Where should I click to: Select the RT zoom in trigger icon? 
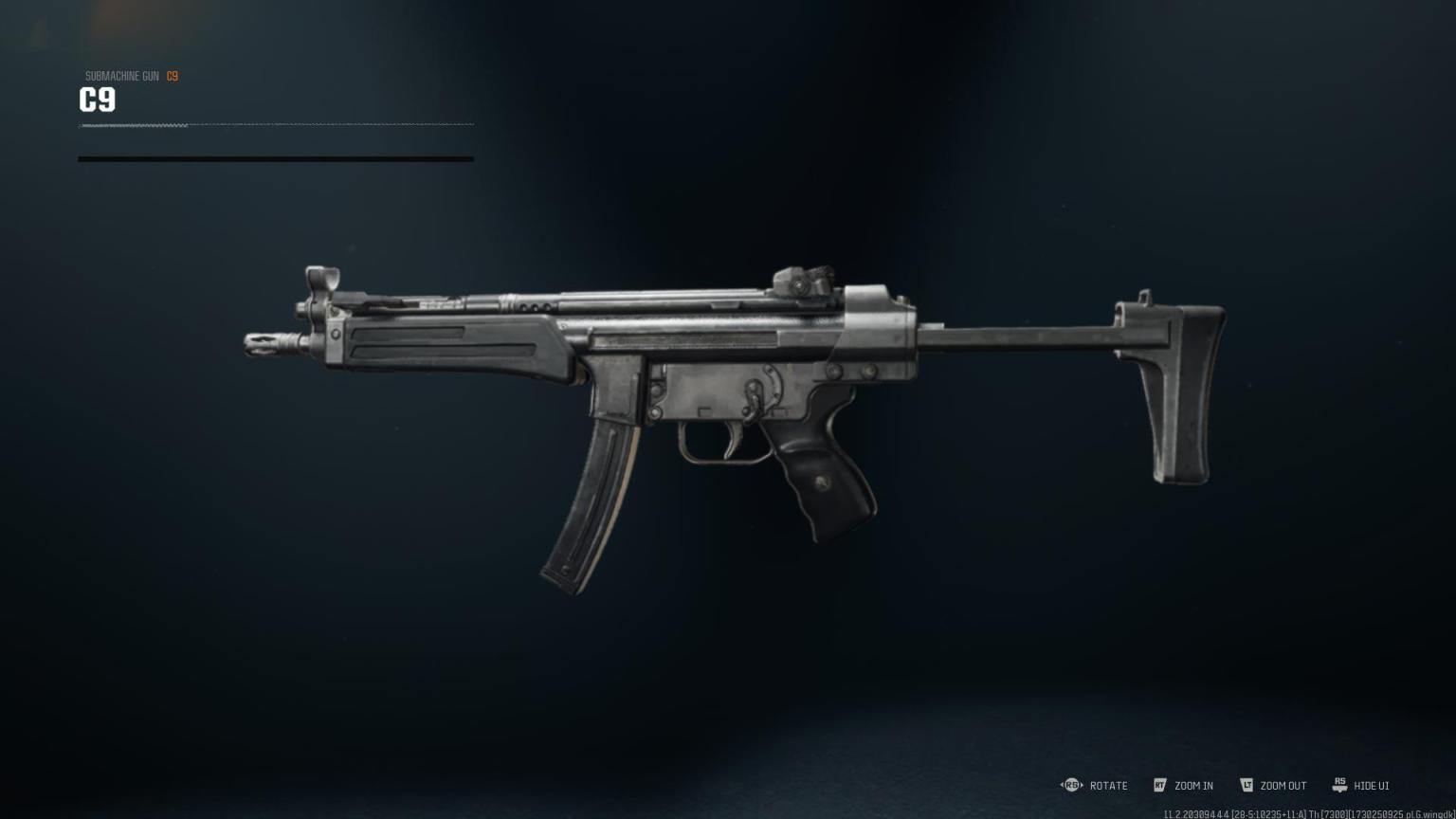[1160, 785]
